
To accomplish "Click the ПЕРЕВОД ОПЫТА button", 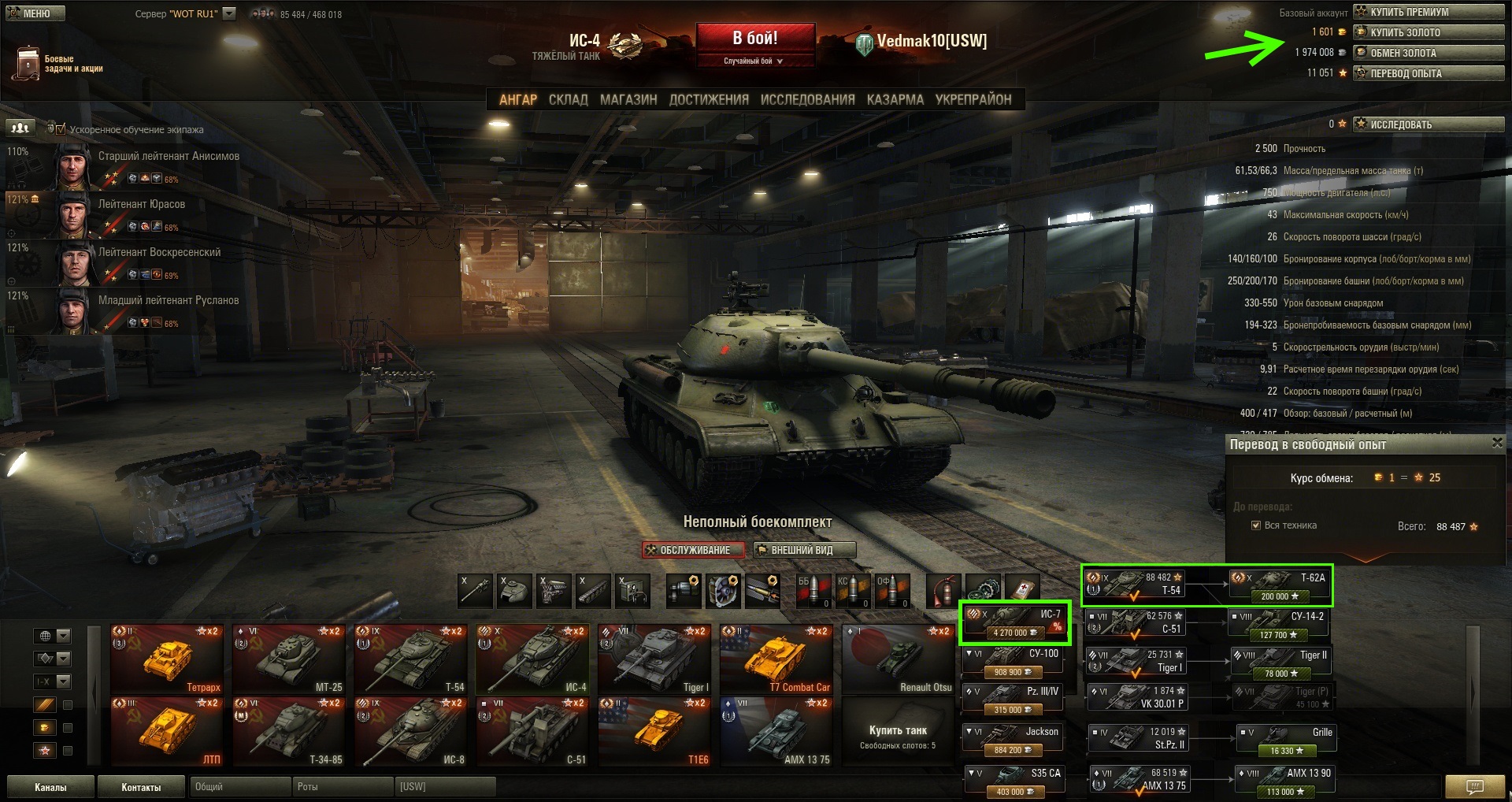I will 1428,73.
